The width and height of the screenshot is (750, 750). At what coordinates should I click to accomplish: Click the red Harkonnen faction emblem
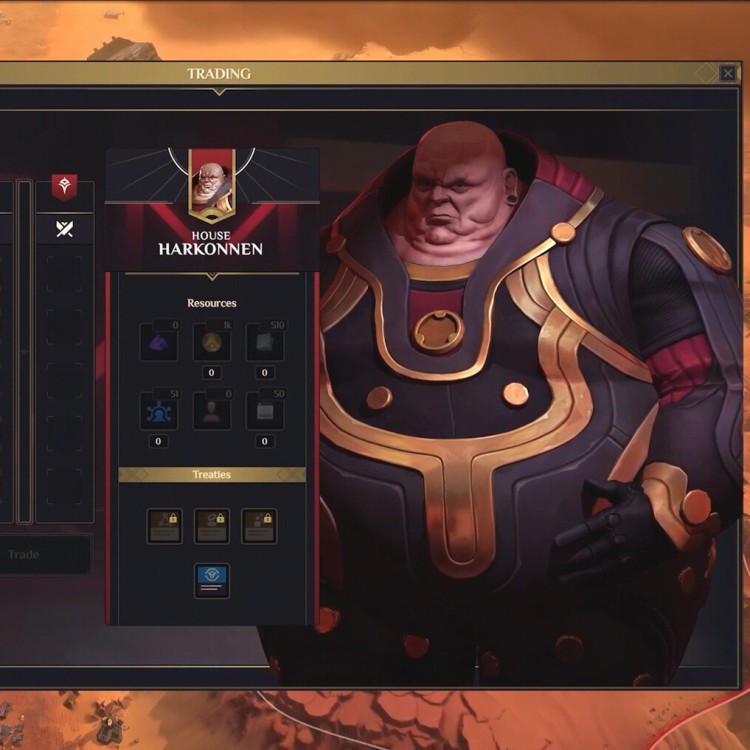65,186
